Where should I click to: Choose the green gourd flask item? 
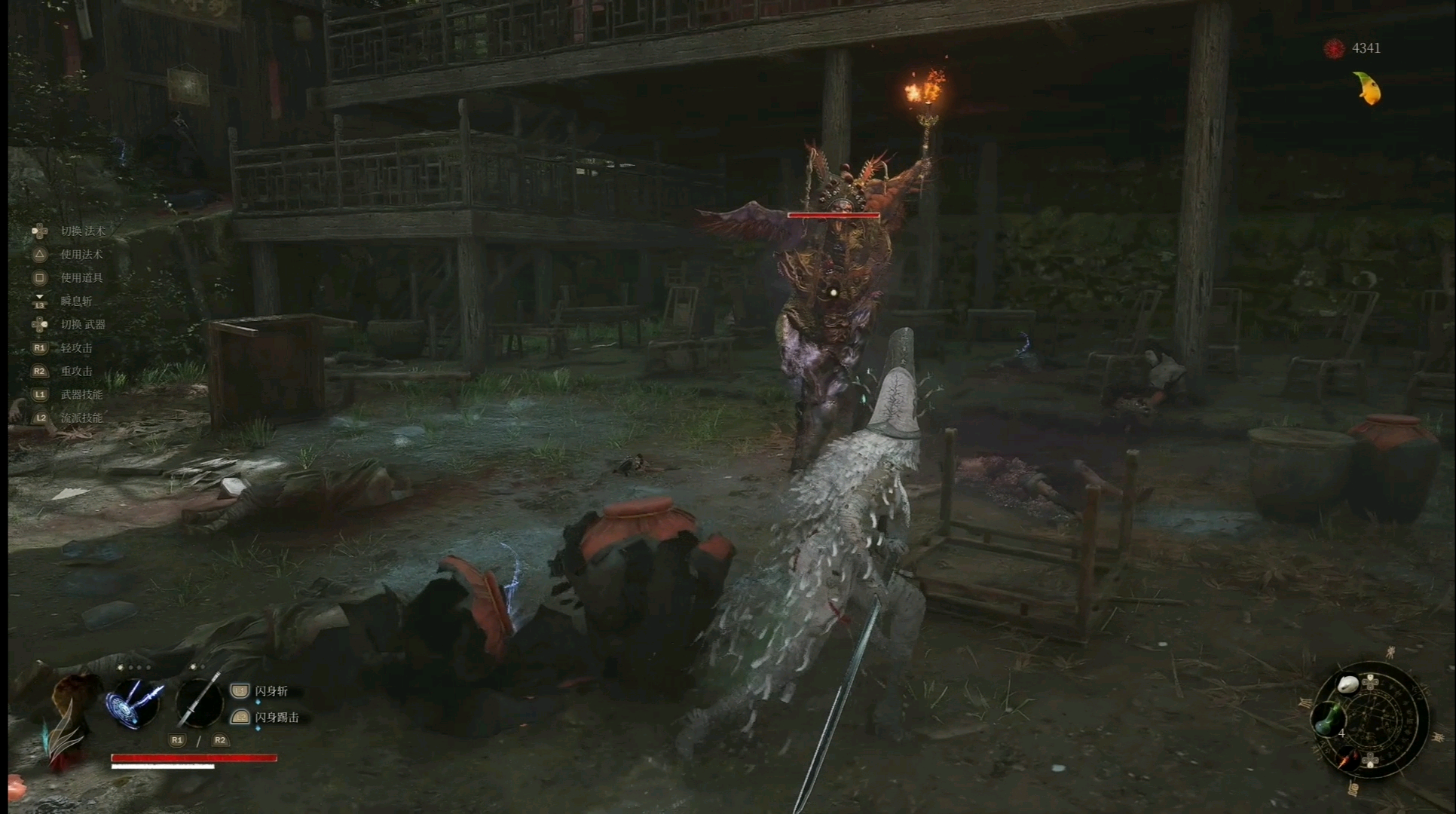point(1328,719)
